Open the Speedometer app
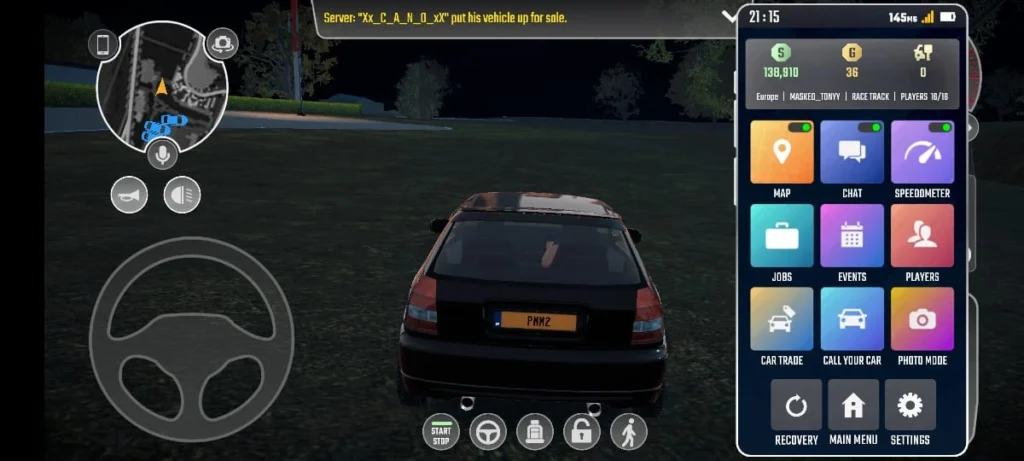The image size is (1024, 461). point(922,153)
